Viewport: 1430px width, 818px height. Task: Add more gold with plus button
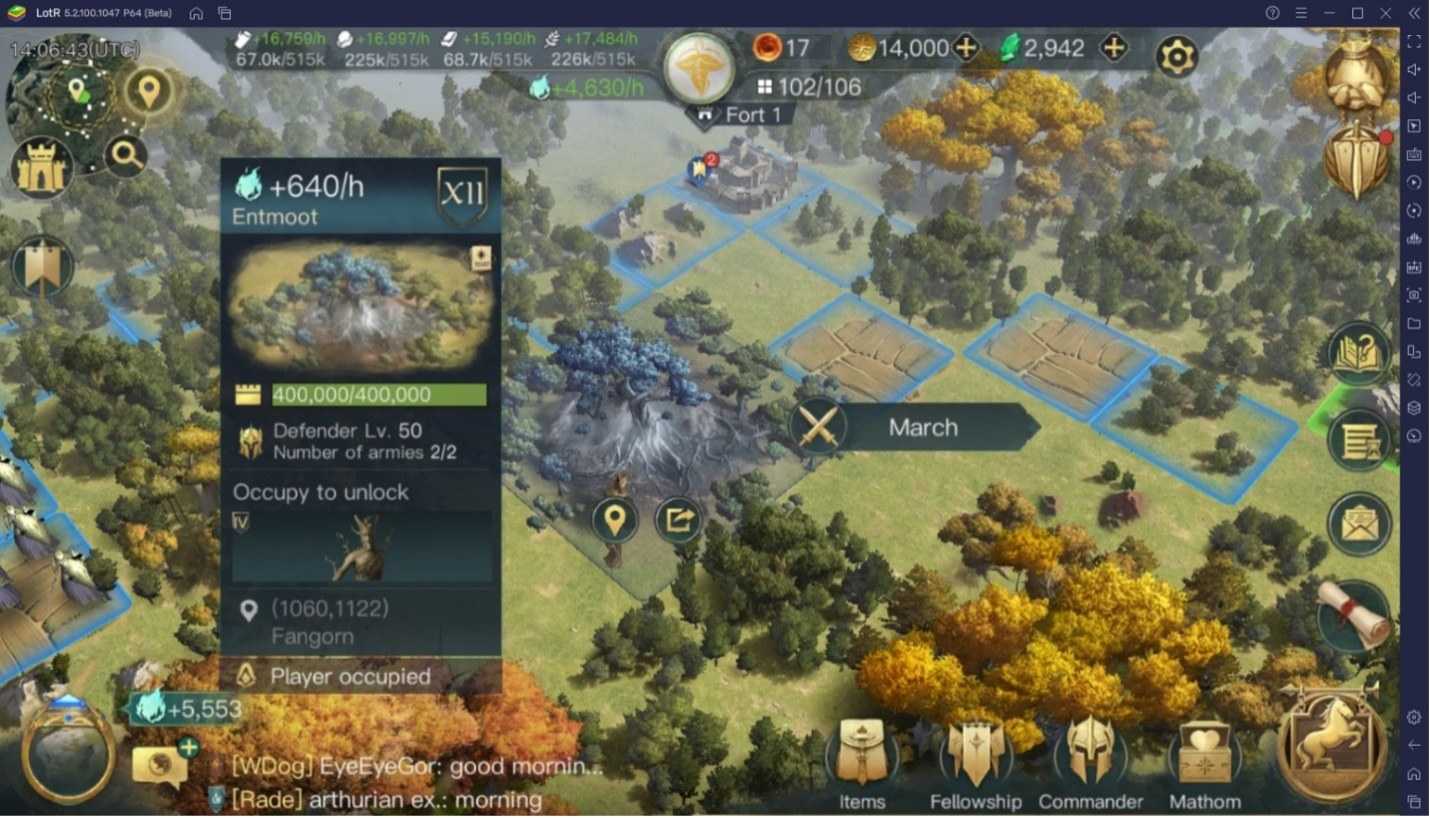pos(966,48)
